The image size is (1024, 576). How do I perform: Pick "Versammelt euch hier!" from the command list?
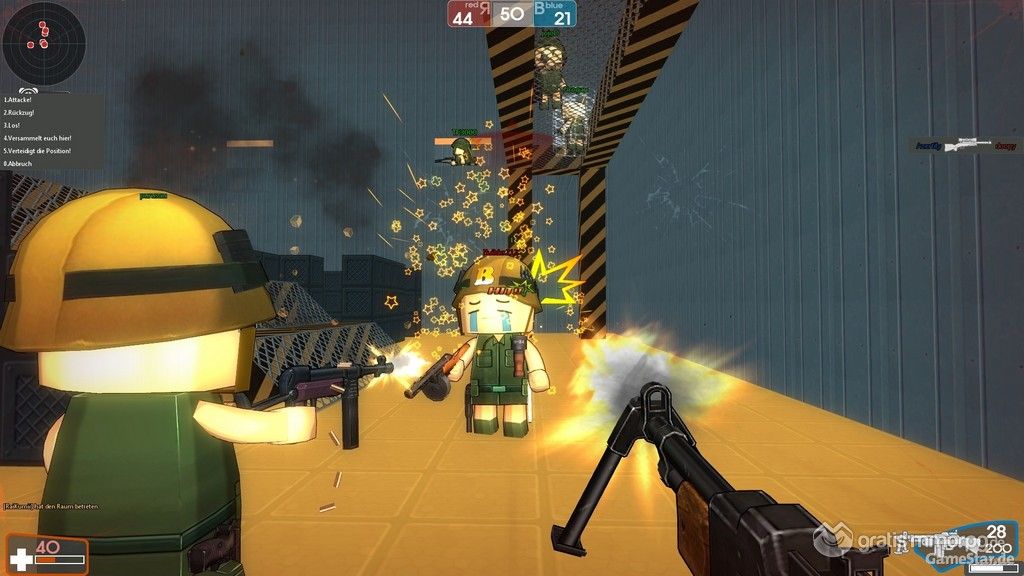pos(38,138)
